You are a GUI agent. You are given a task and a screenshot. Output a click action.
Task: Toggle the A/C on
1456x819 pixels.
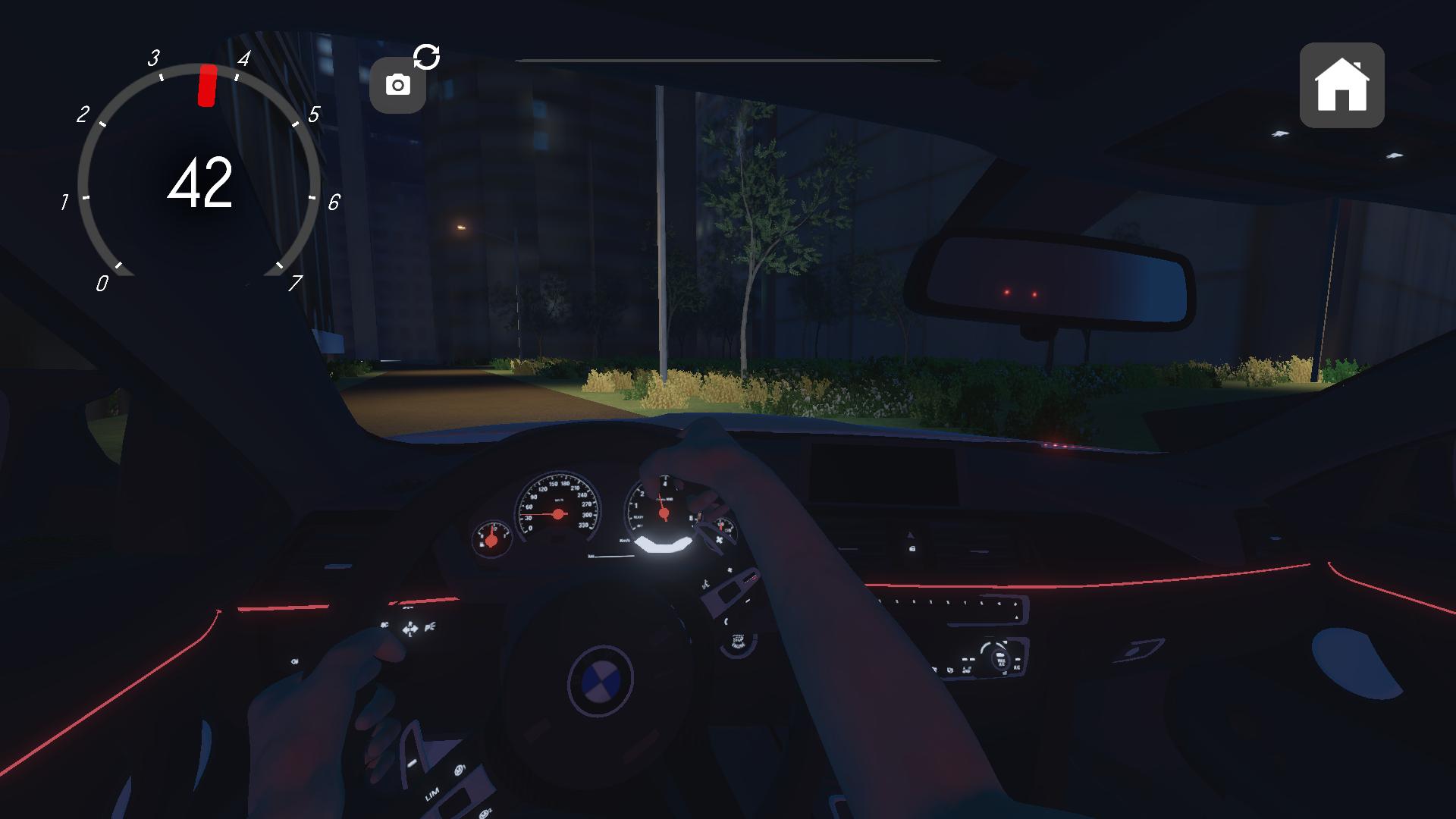[x=1016, y=667]
